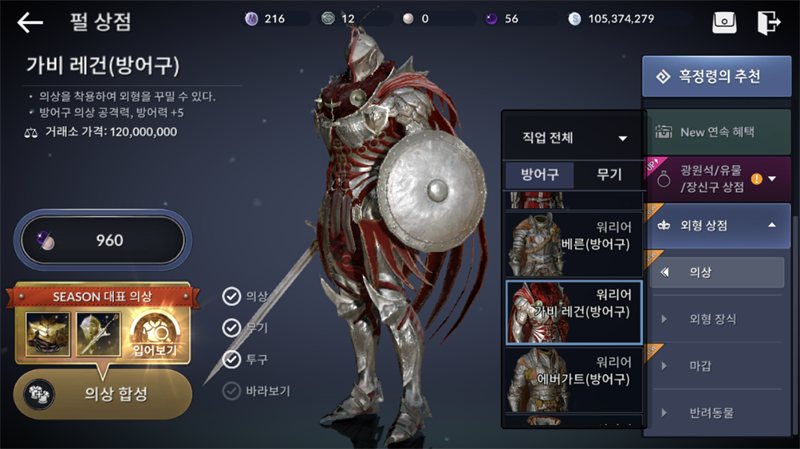The image size is (800, 449).
Task: Open the 반려동물 pet subcategory
Action: (716, 413)
